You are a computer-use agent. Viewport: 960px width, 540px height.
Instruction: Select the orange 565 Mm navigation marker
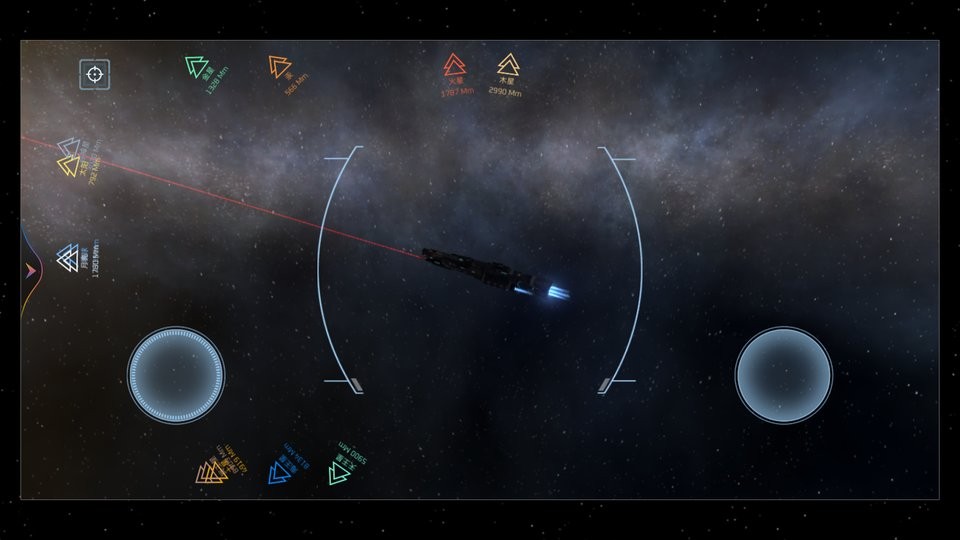279,67
